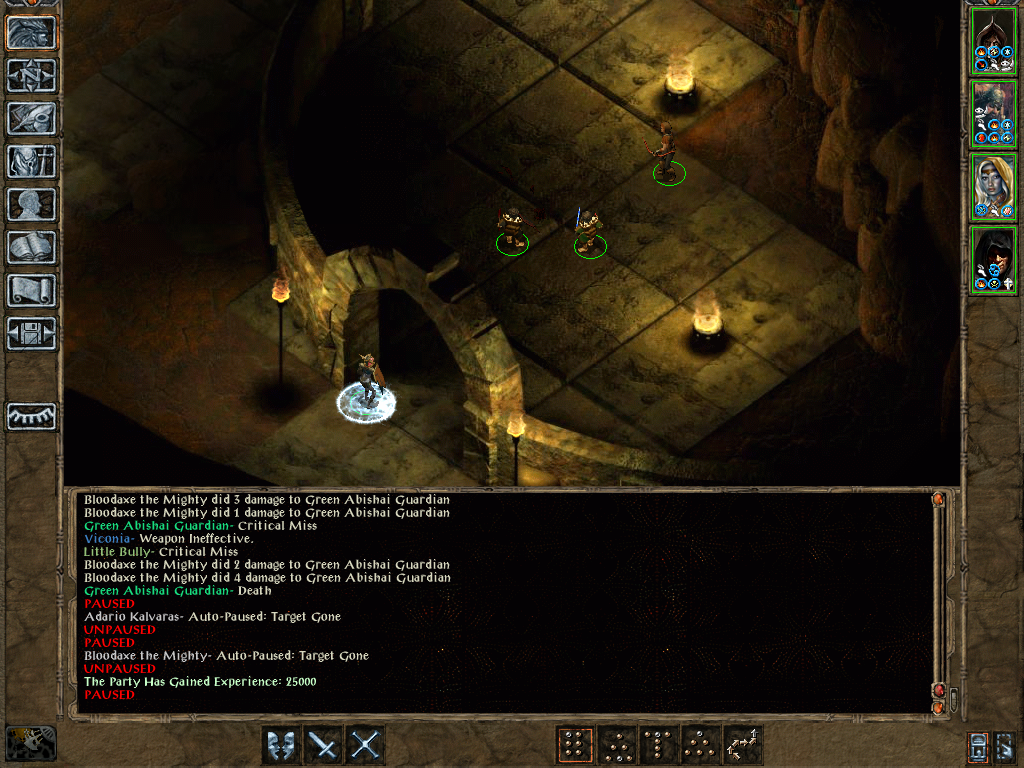Select the helmeted warrior portrait
The image size is (1024, 768).
(993, 41)
